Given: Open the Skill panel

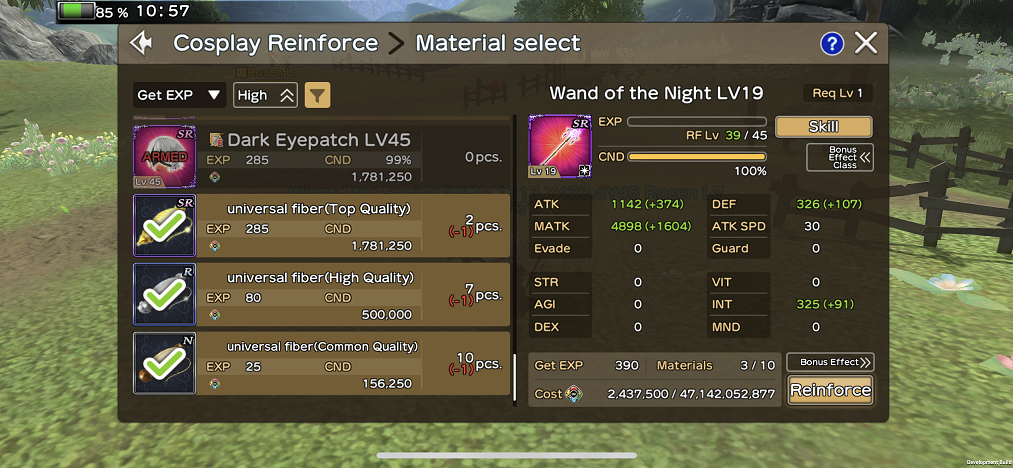Looking at the screenshot, I should tap(823, 126).
